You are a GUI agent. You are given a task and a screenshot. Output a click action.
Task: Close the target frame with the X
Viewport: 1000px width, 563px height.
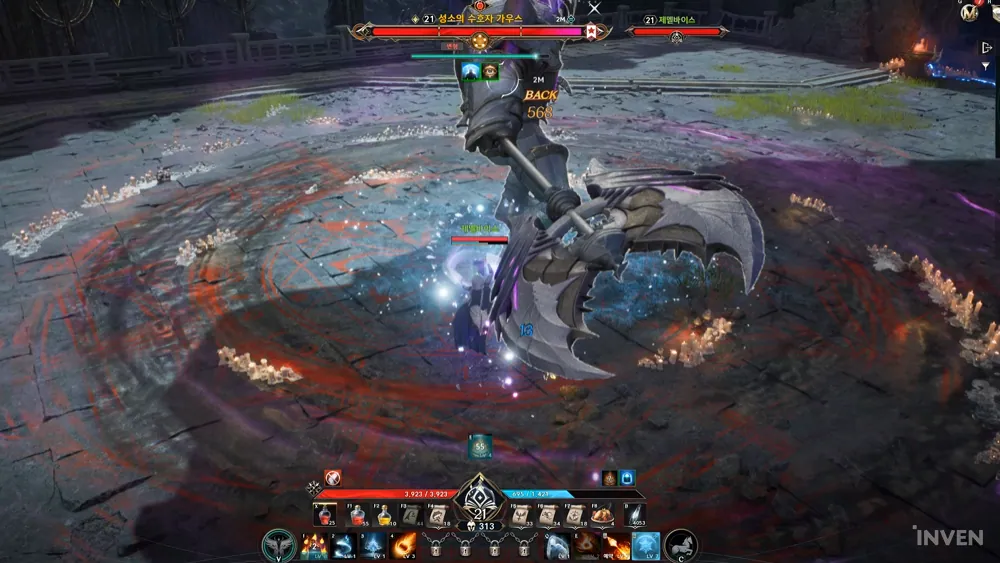pos(595,9)
